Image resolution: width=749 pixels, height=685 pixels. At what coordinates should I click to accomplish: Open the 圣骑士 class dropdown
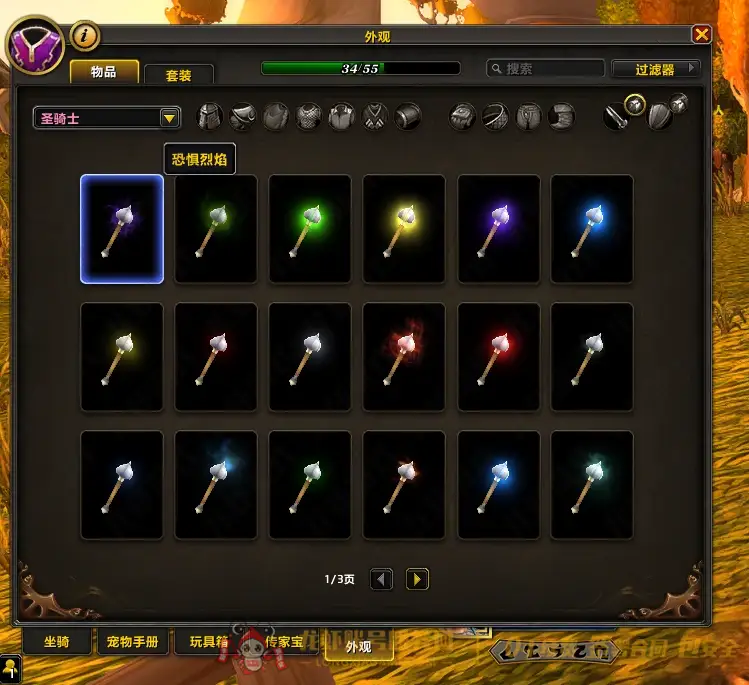[x=106, y=118]
